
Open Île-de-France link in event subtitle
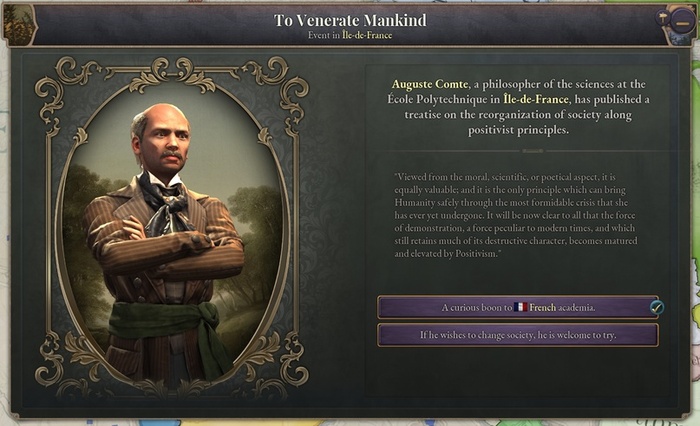[369, 36]
